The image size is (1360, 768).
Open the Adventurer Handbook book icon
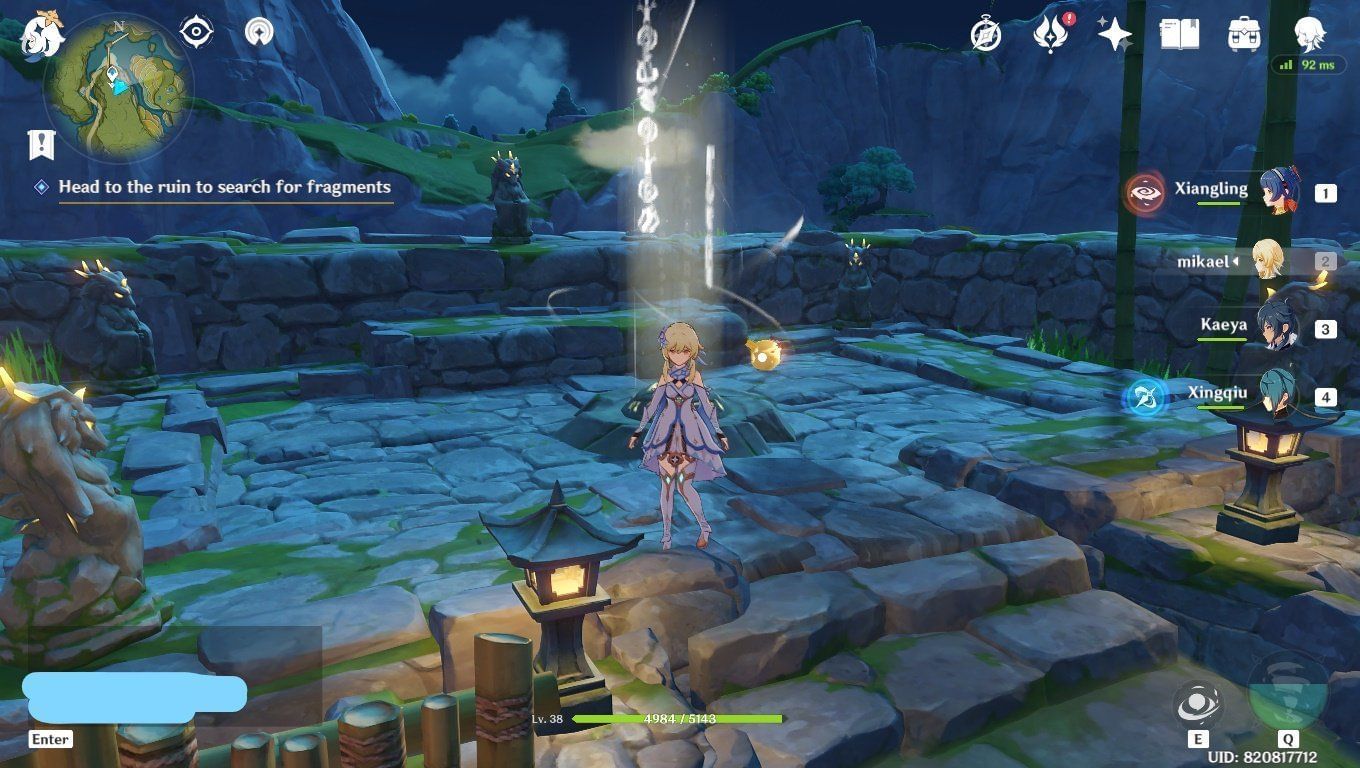[1178, 32]
